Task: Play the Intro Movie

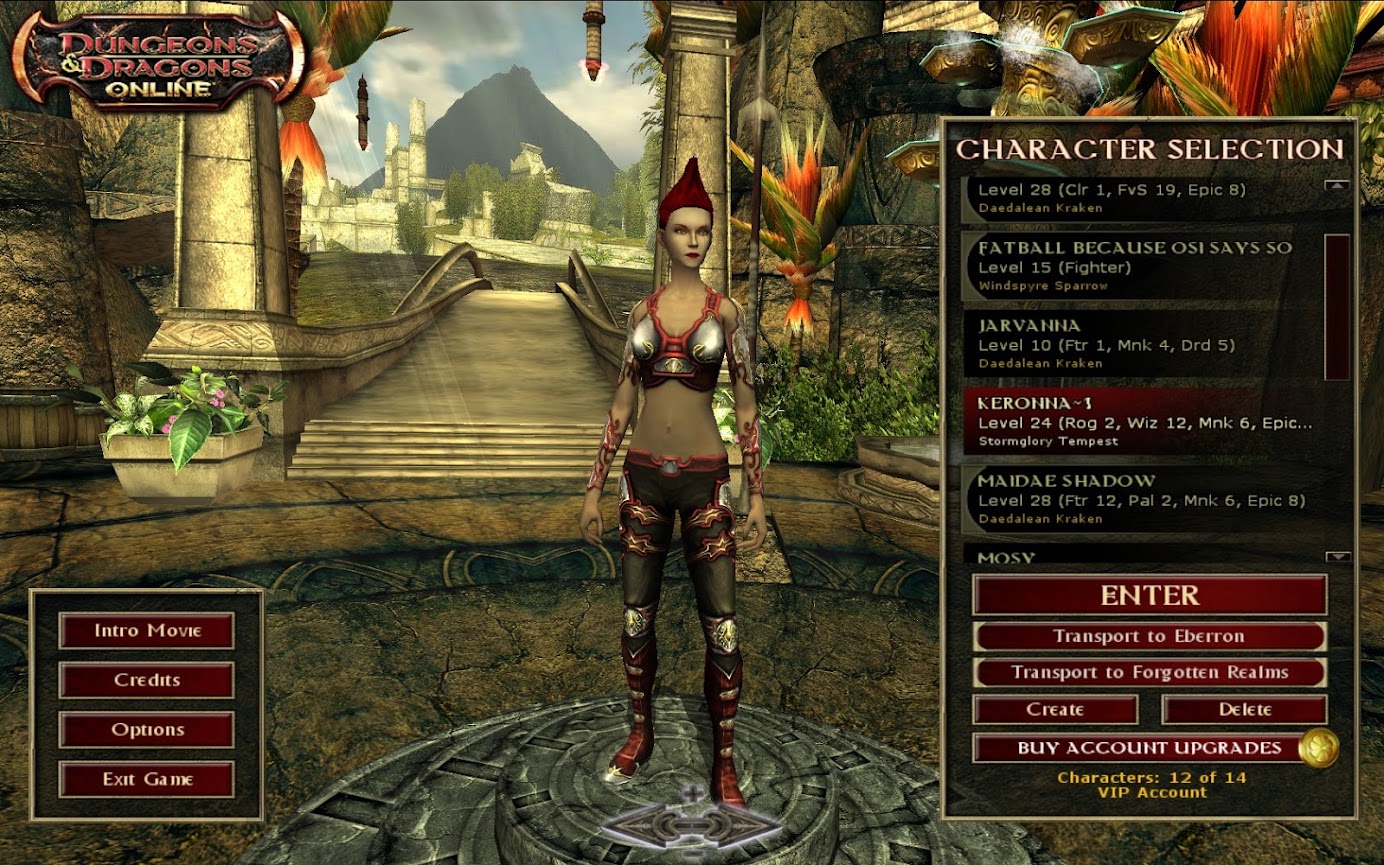Action: (146, 631)
